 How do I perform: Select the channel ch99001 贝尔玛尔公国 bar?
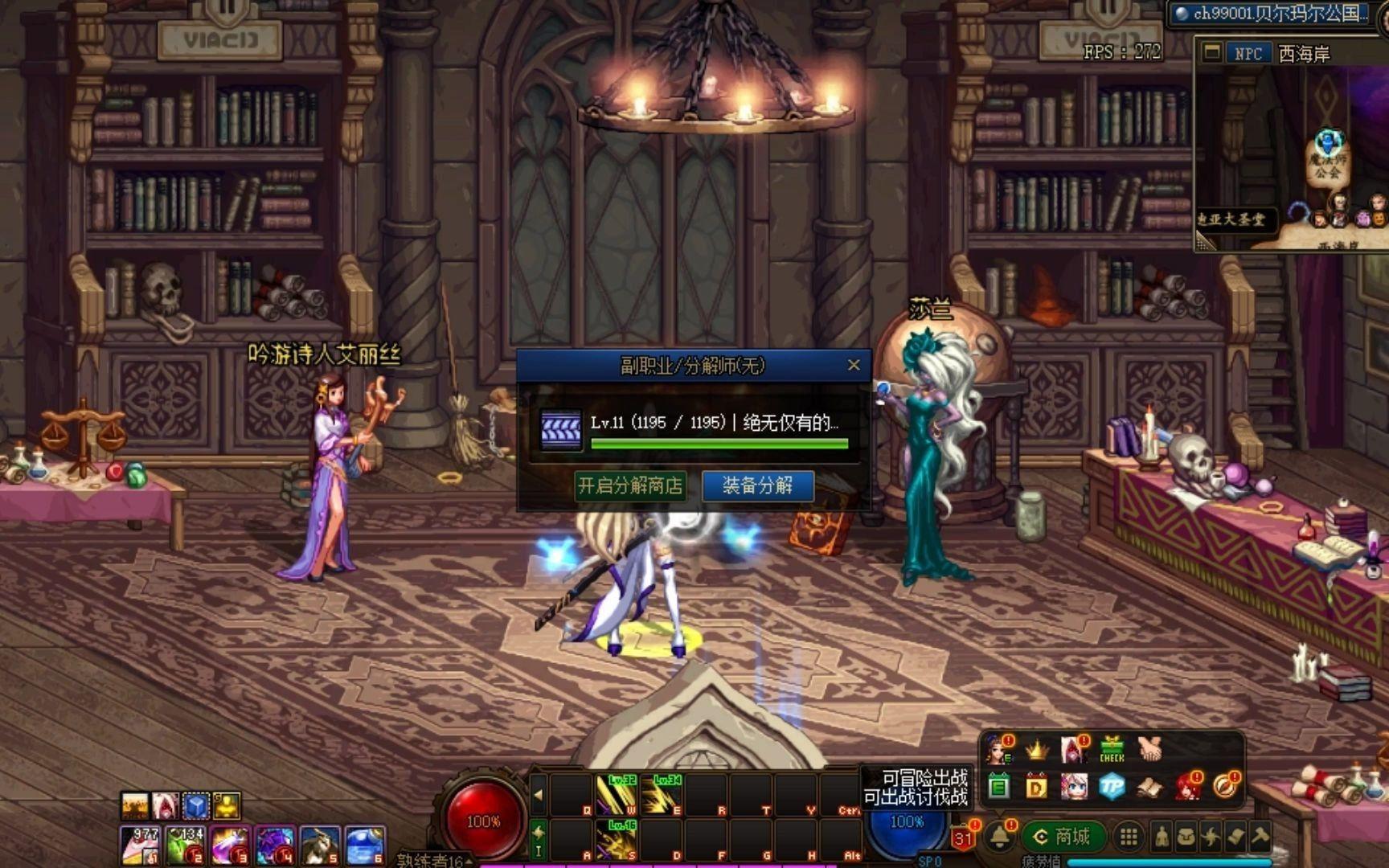[x=1278, y=14]
